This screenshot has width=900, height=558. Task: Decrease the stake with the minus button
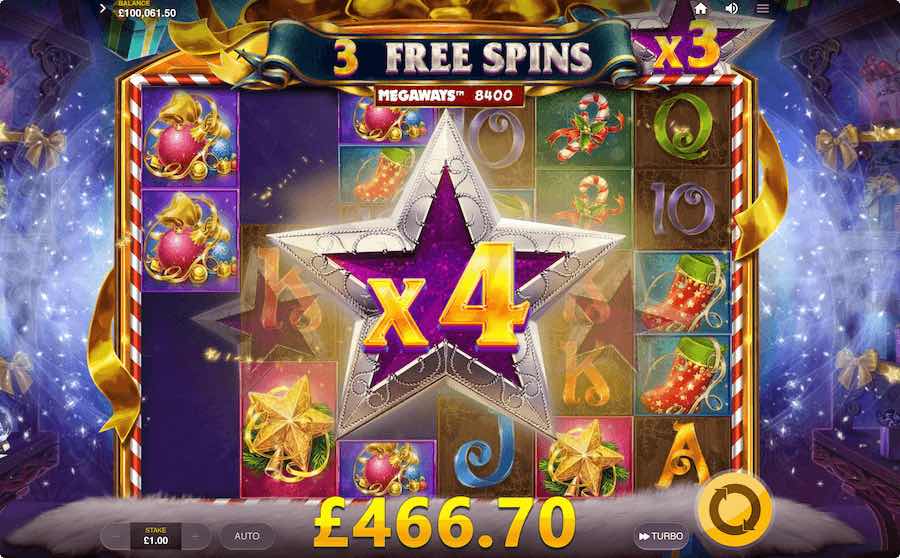tap(115, 536)
